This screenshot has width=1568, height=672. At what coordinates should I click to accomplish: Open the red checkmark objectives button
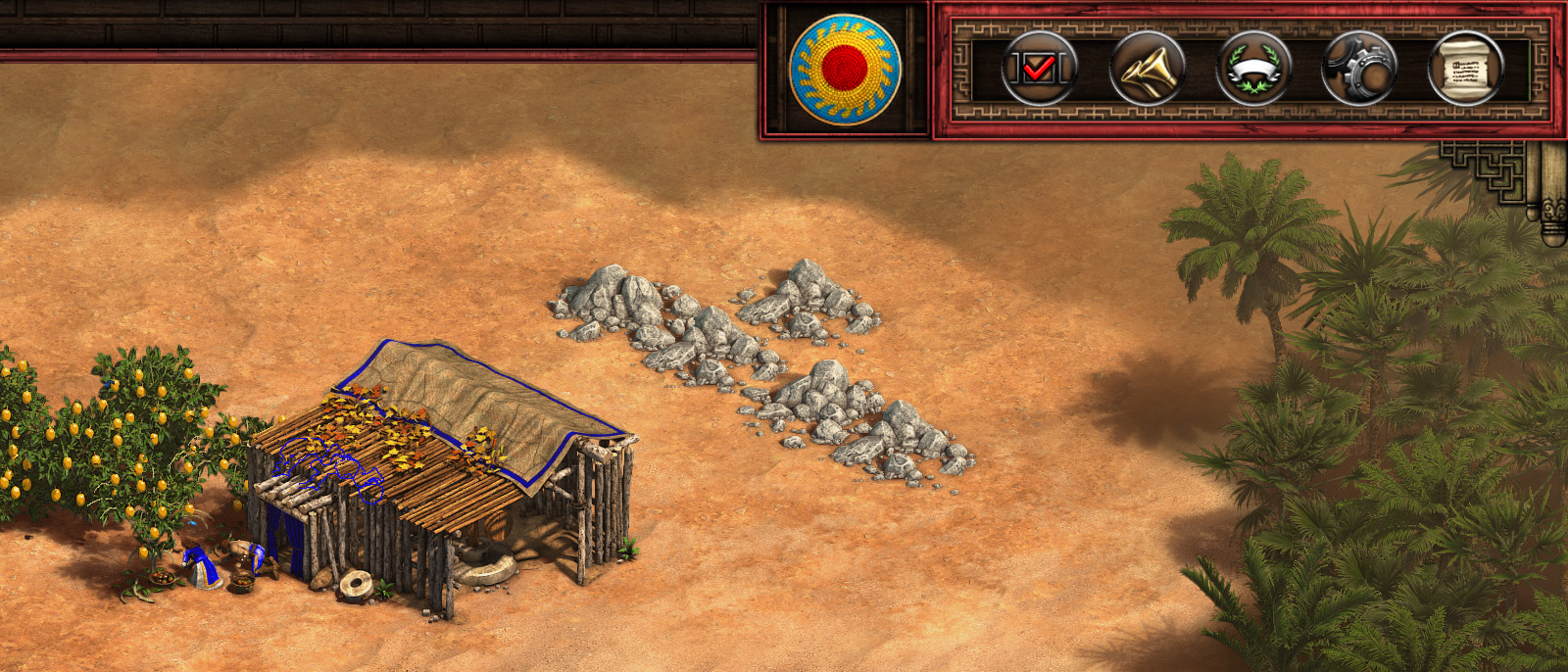[1040, 69]
